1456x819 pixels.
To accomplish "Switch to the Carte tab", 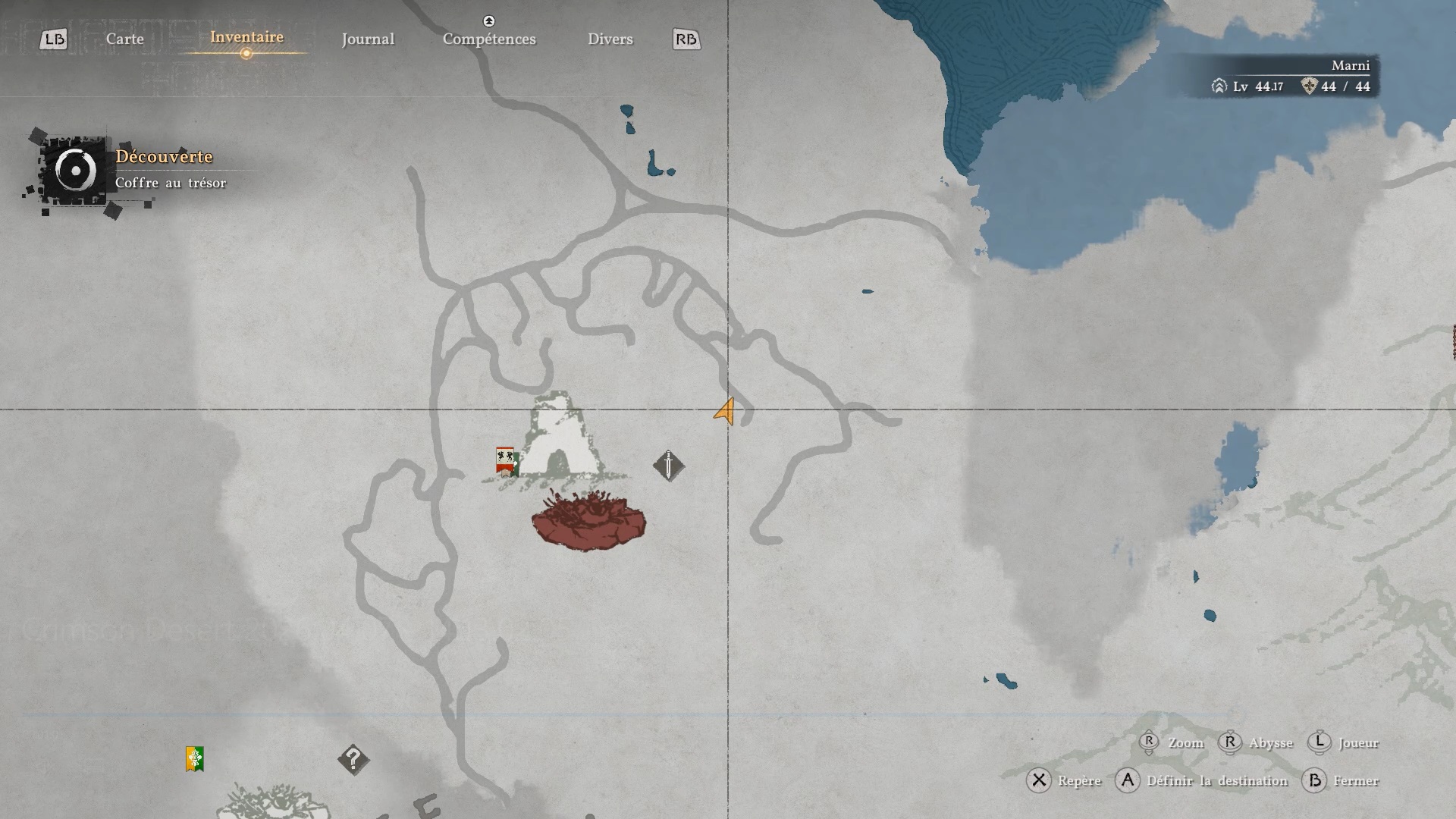I will pyautogui.click(x=125, y=39).
